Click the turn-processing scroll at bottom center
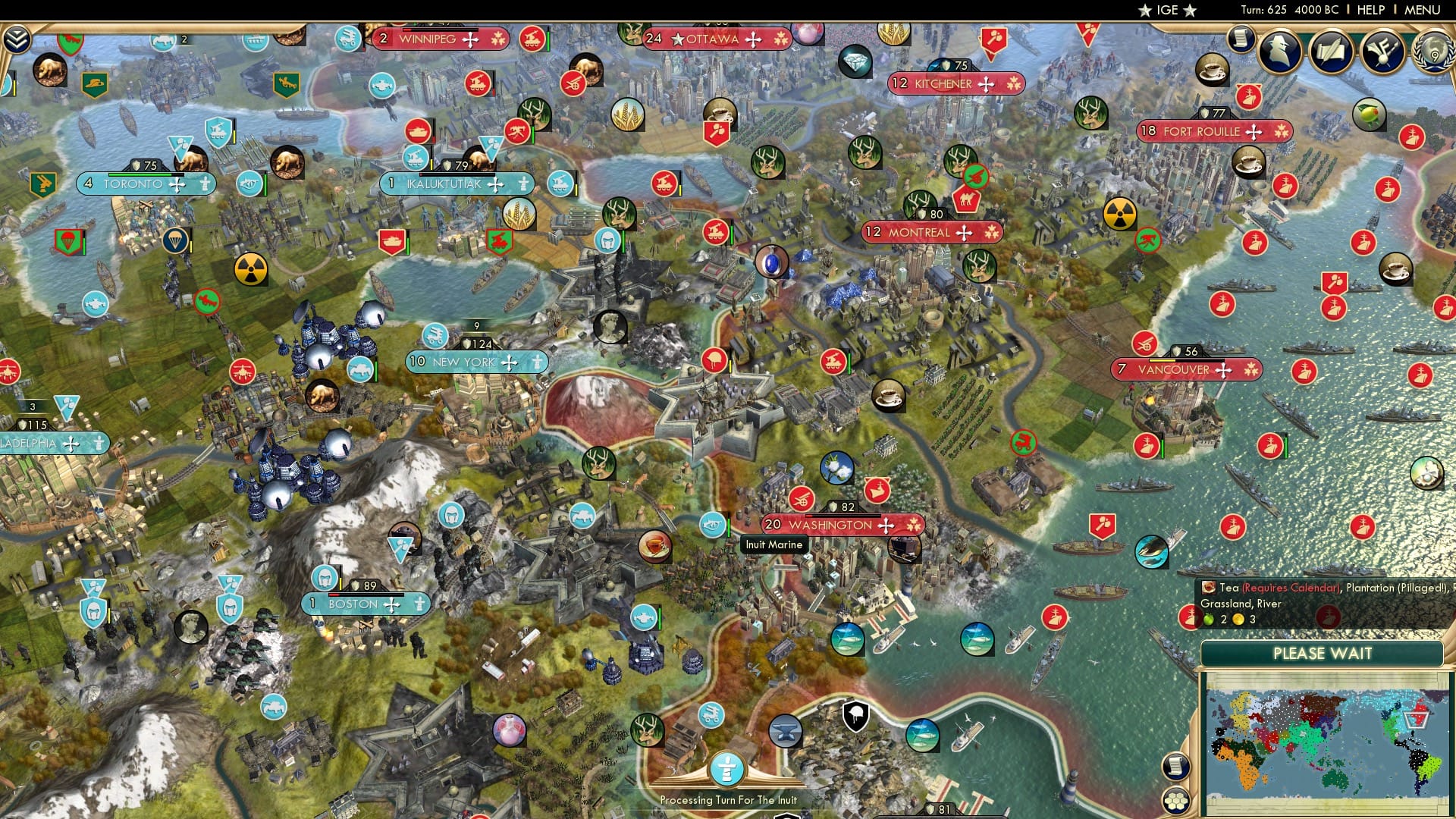The height and width of the screenshot is (819, 1456). pyautogui.click(x=728, y=770)
